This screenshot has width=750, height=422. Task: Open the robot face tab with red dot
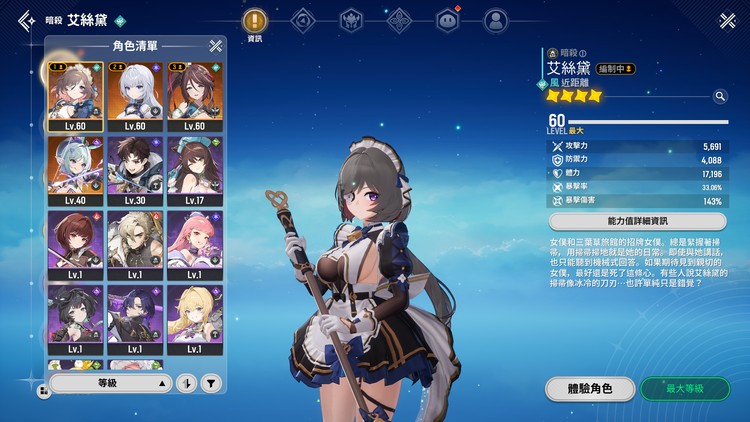447,20
